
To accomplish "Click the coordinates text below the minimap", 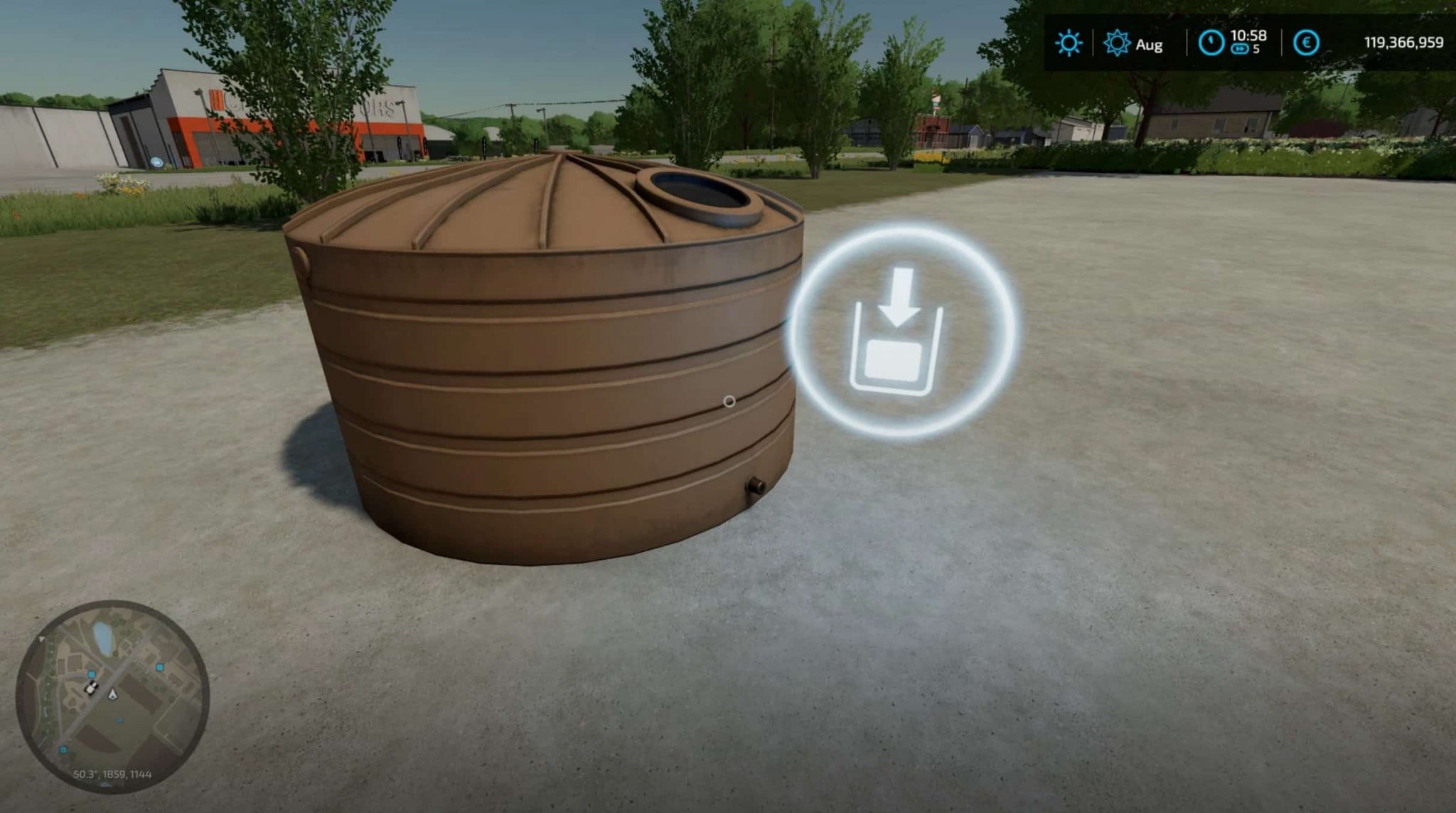I will click(x=112, y=775).
